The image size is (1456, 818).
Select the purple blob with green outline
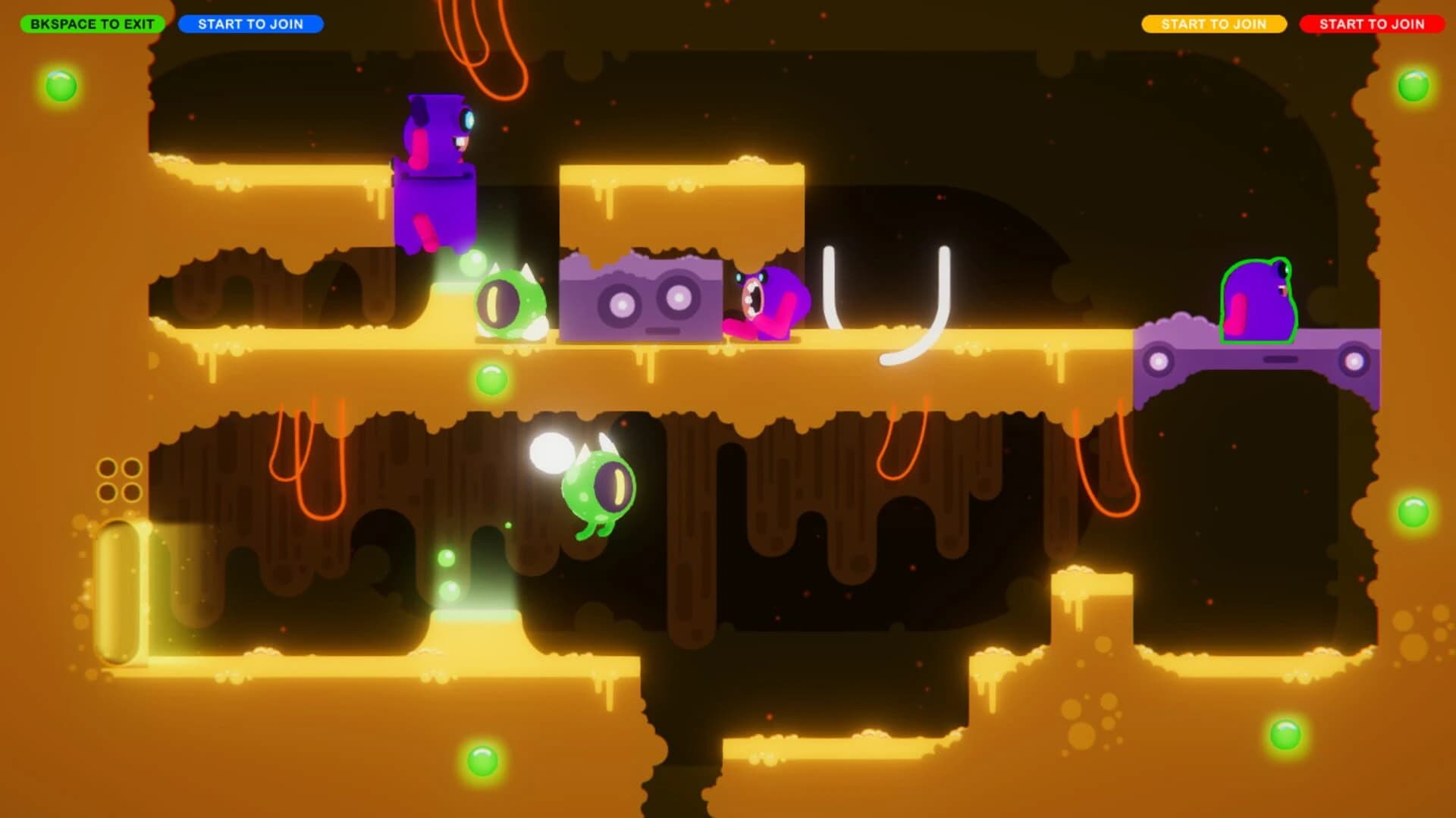[1263, 303]
